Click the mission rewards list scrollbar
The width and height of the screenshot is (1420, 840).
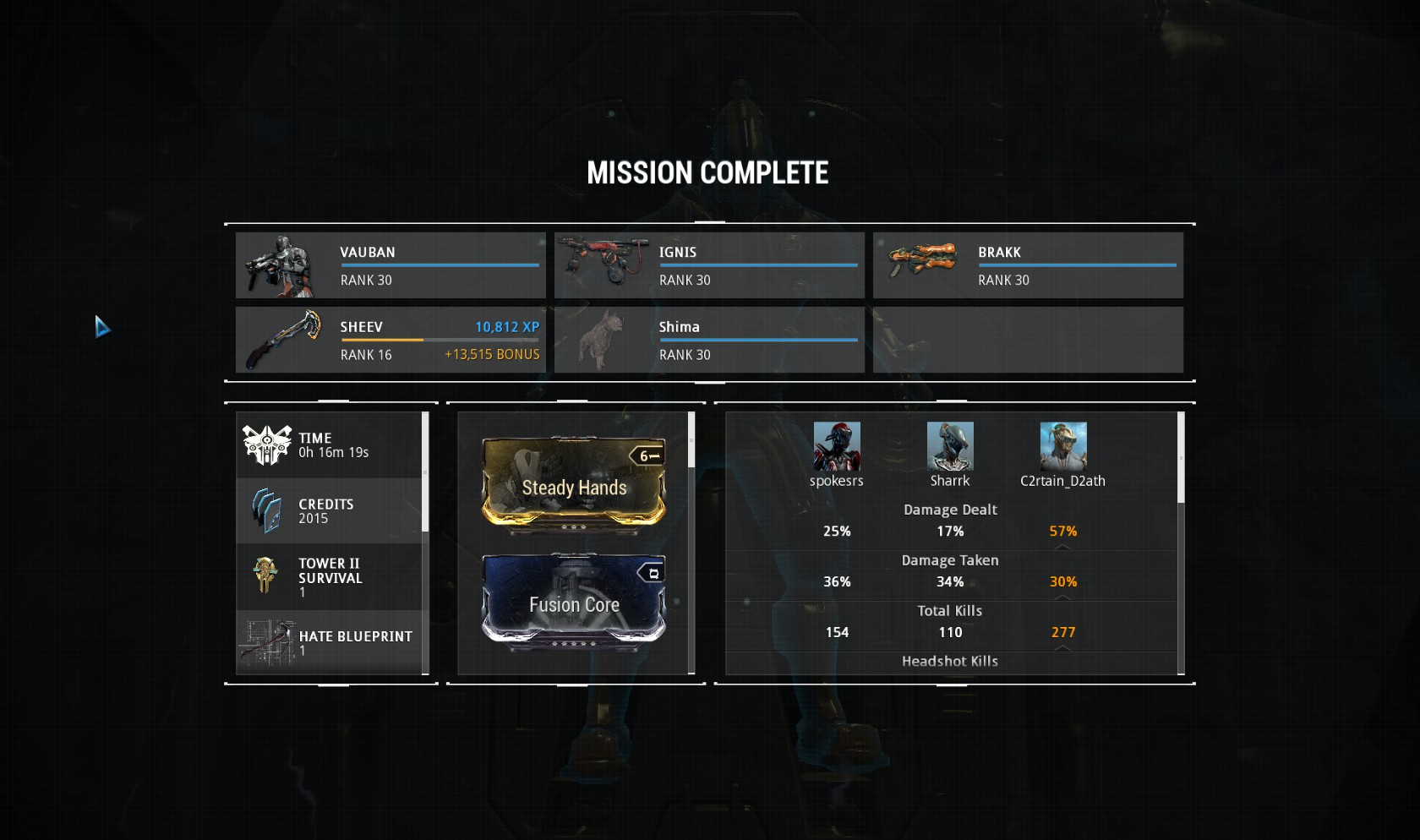425,472
